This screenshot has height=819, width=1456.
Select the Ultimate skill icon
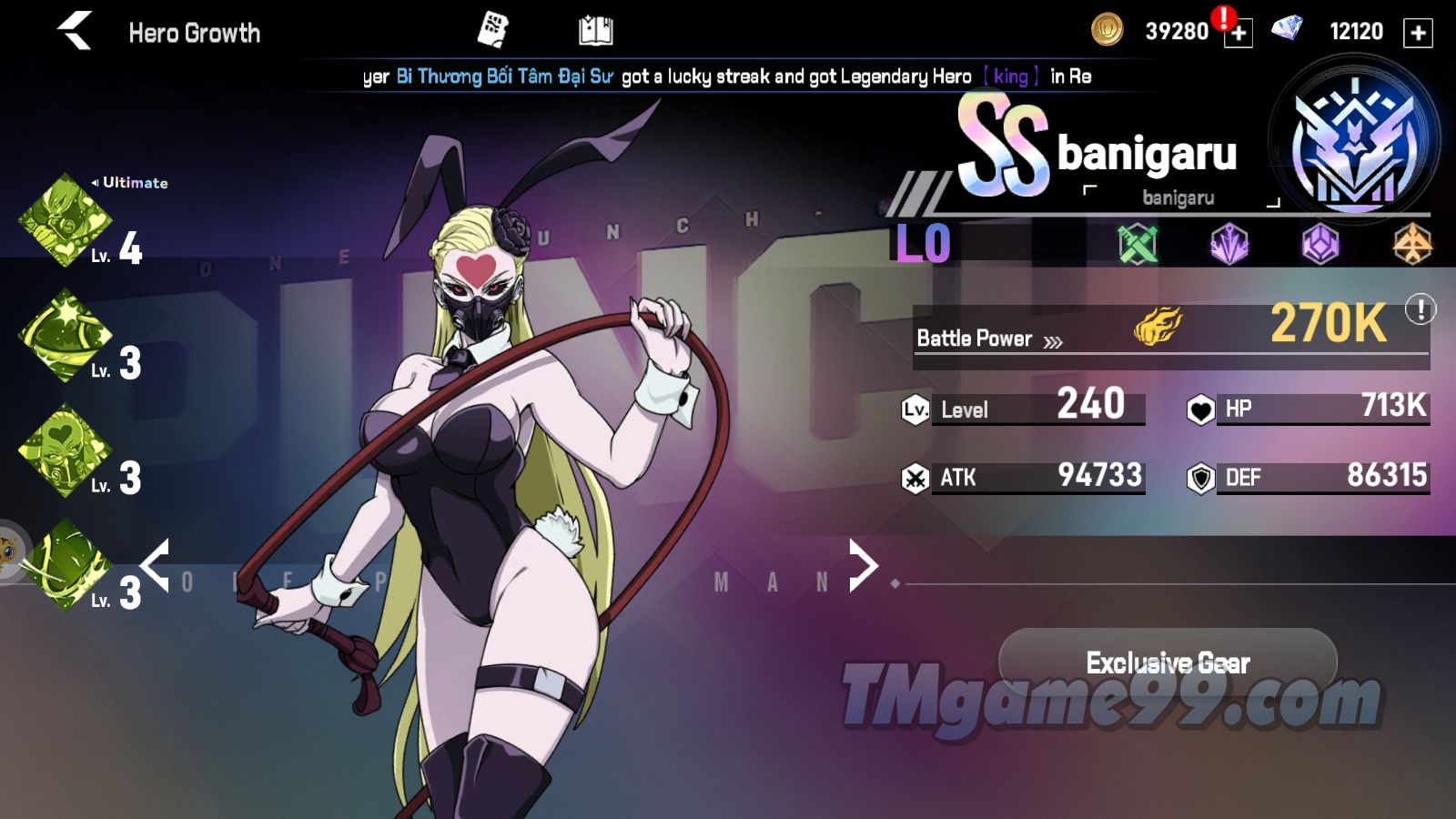[x=65, y=220]
